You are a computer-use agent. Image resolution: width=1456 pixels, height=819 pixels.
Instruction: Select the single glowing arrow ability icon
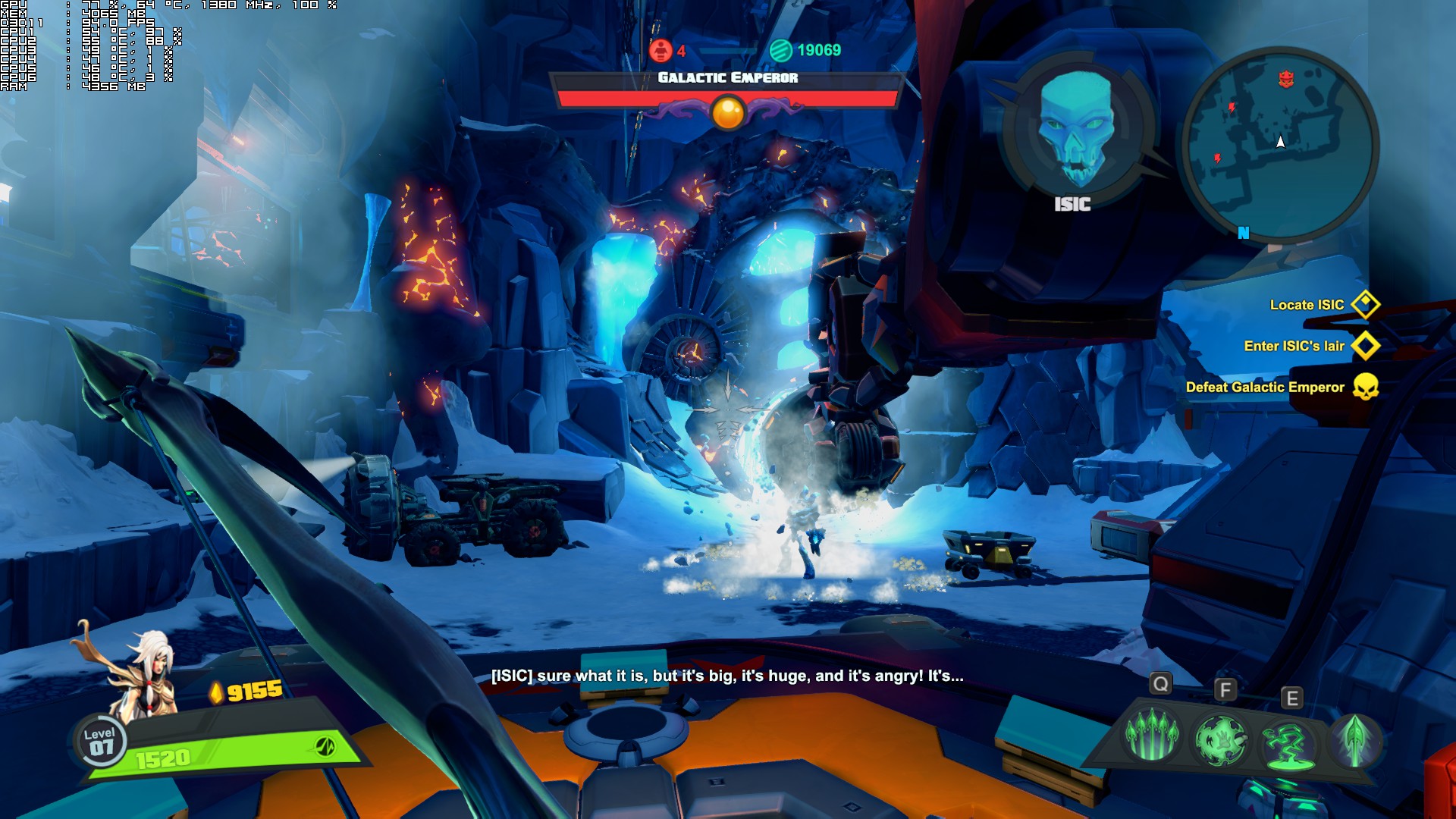[x=1355, y=739]
